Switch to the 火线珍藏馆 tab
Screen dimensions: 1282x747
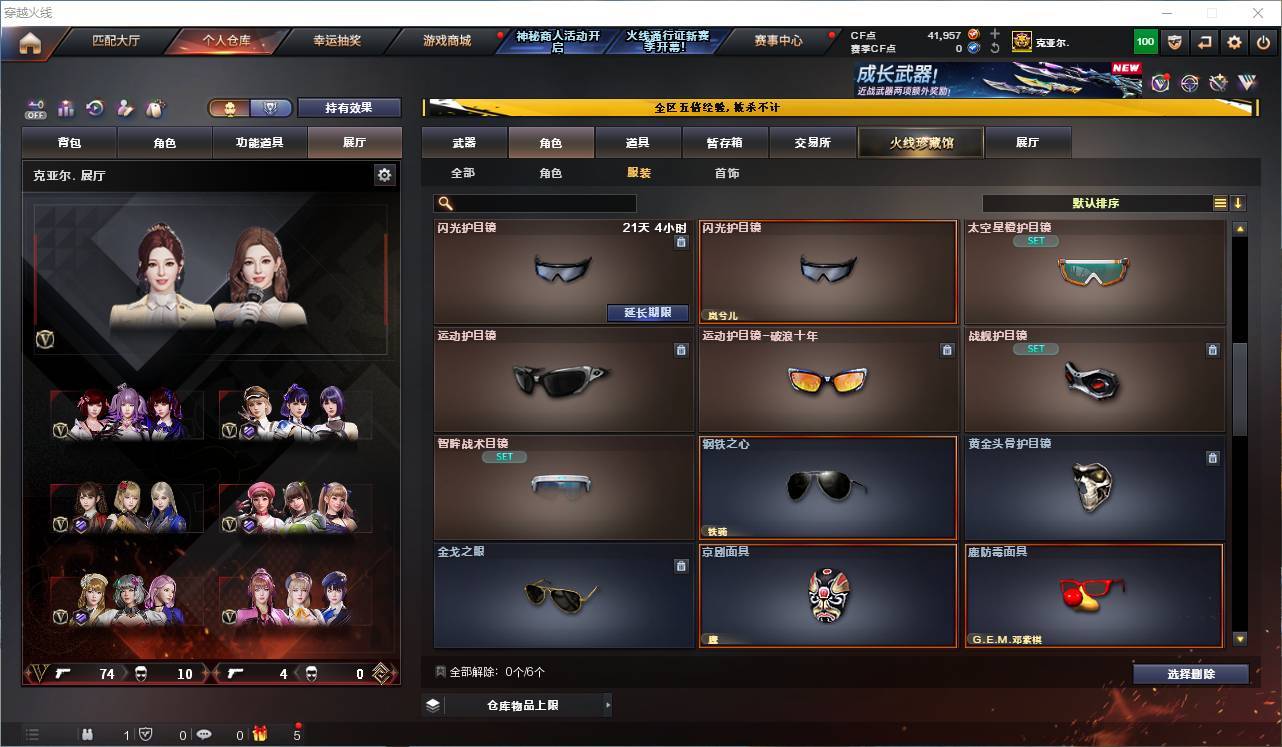(920, 142)
